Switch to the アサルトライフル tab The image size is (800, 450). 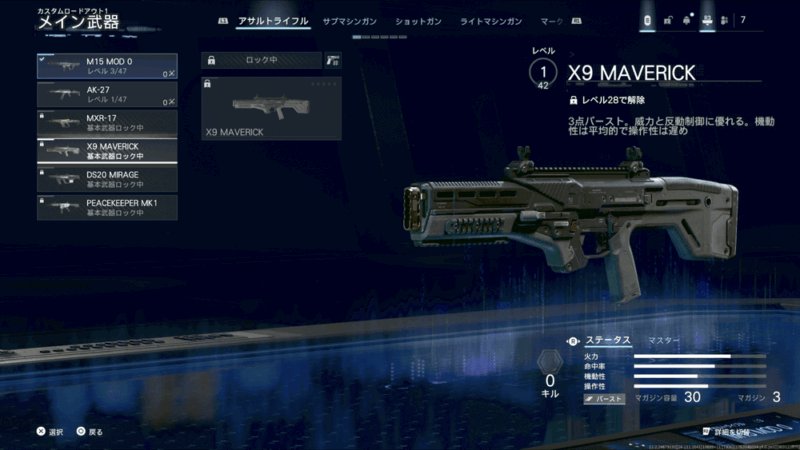(273, 20)
